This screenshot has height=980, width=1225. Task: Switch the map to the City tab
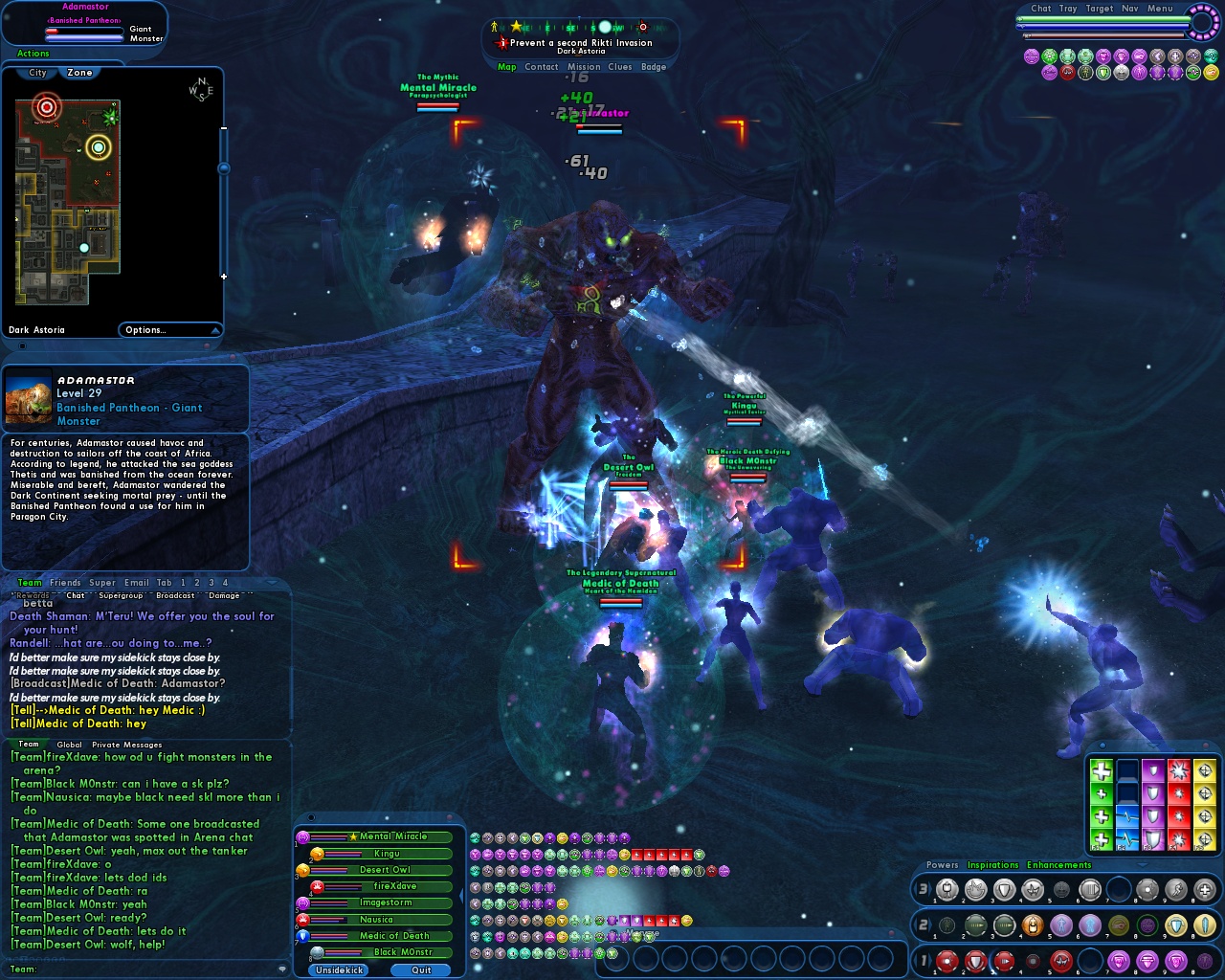[37, 73]
